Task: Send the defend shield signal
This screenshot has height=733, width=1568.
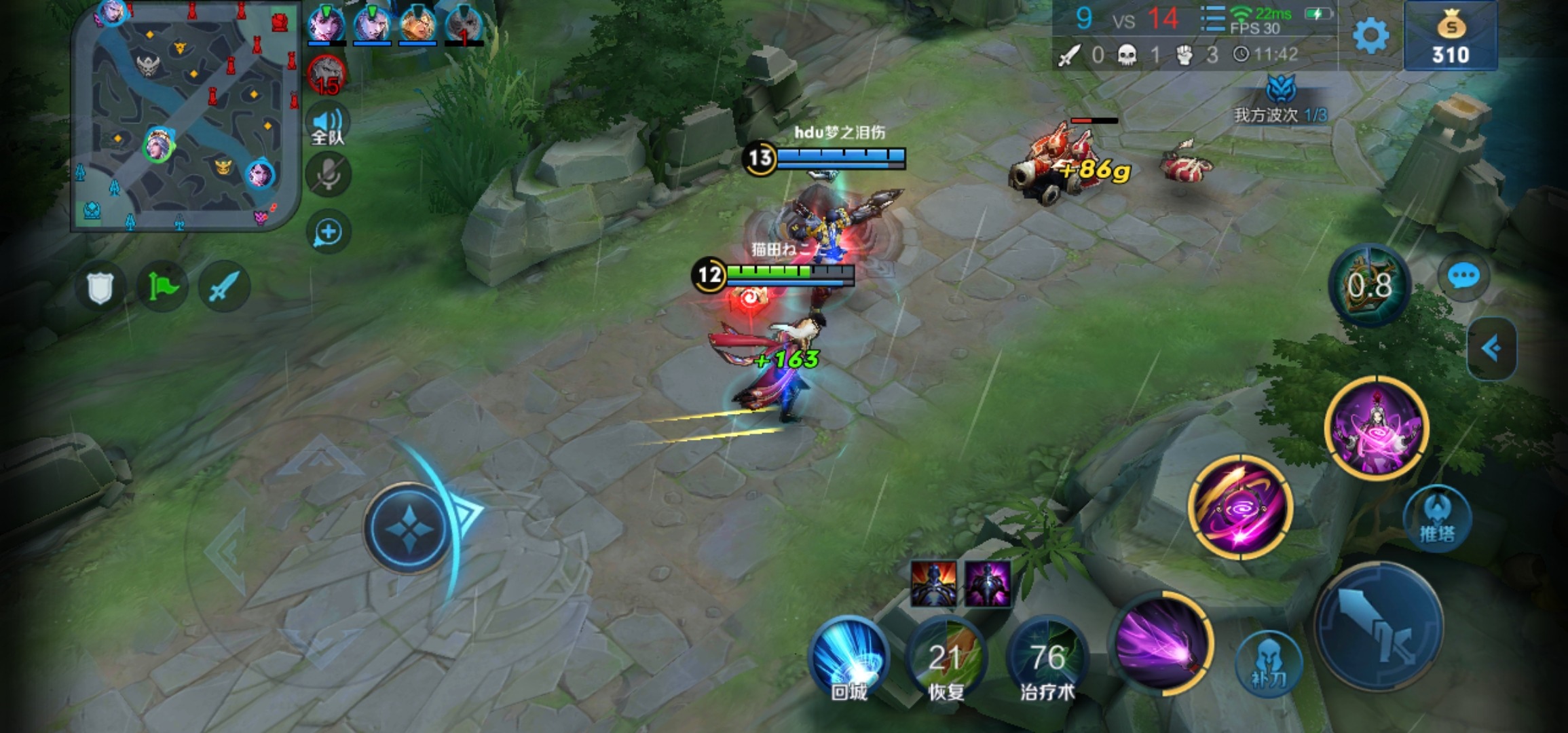Action: point(100,287)
